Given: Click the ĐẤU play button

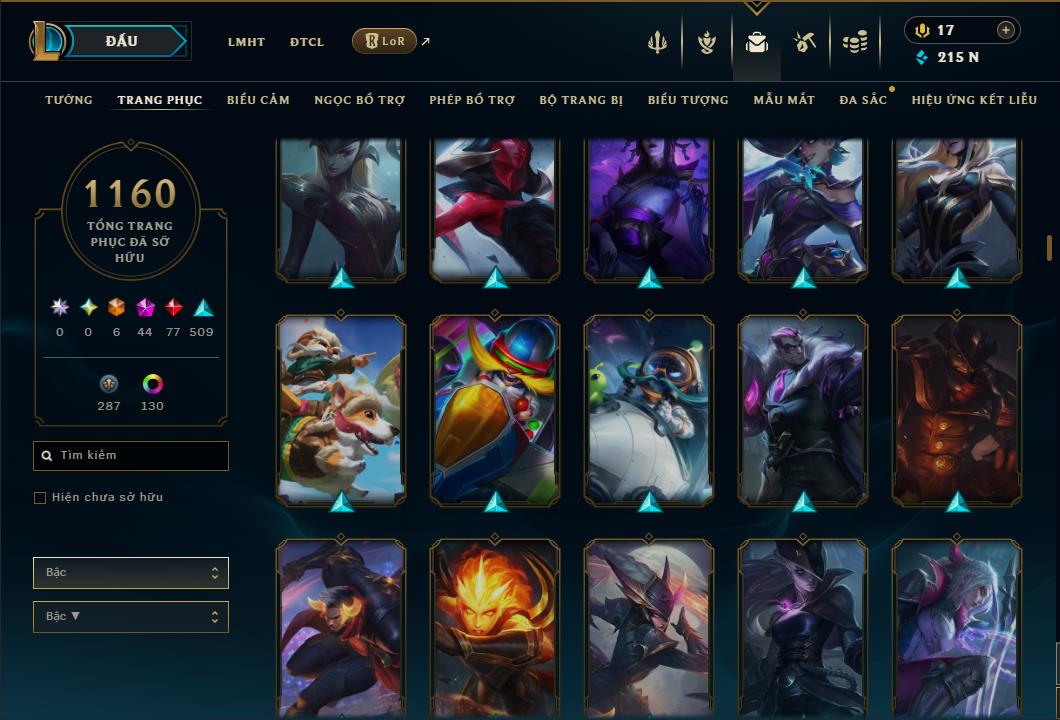Looking at the screenshot, I should point(122,41).
